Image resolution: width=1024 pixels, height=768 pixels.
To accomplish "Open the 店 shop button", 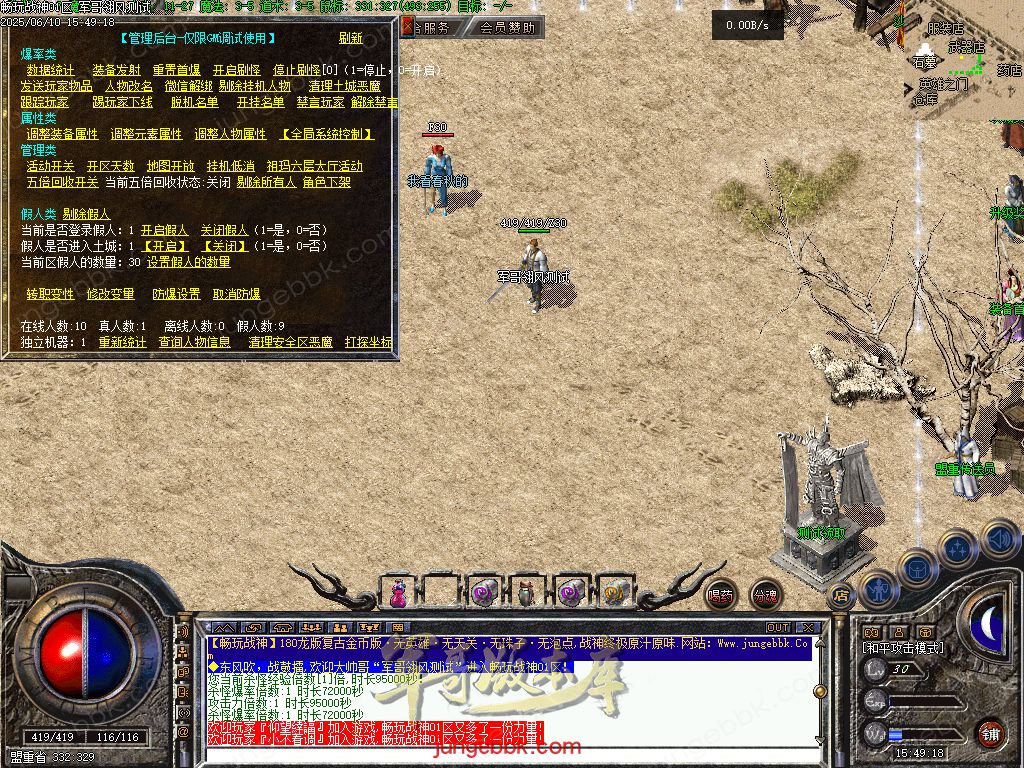I will coord(840,596).
